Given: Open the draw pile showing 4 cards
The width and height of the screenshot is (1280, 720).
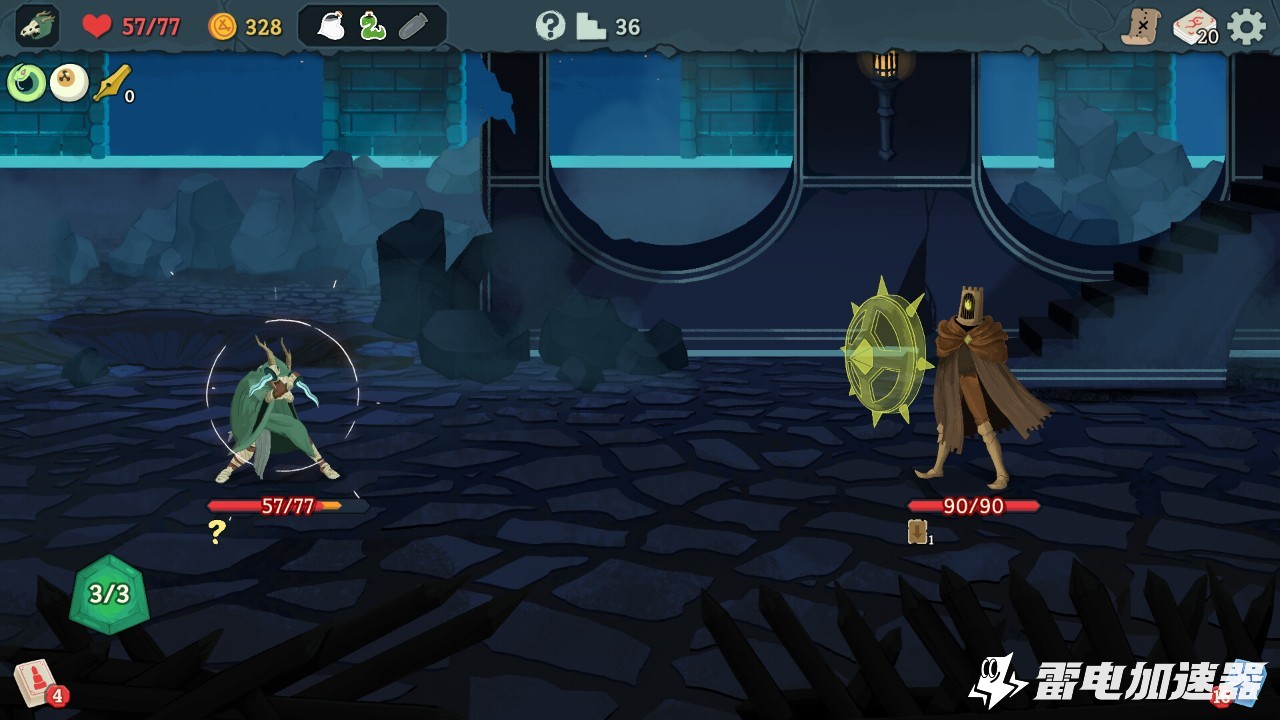Looking at the screenshot, I should (x=36, y=683).
